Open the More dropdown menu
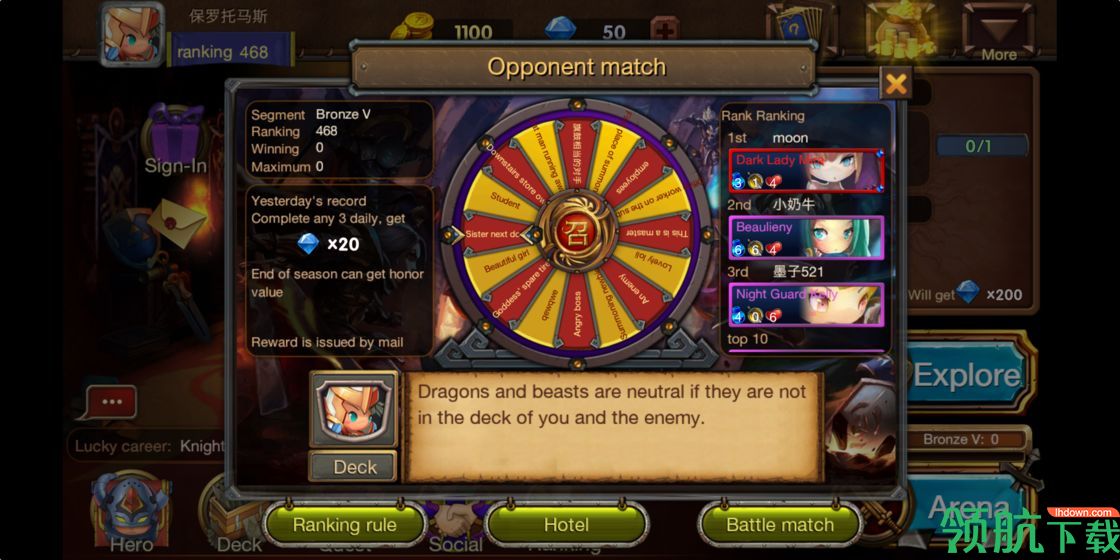The image size is (1120, 560). pyautogui.click(x=998, y=32)
